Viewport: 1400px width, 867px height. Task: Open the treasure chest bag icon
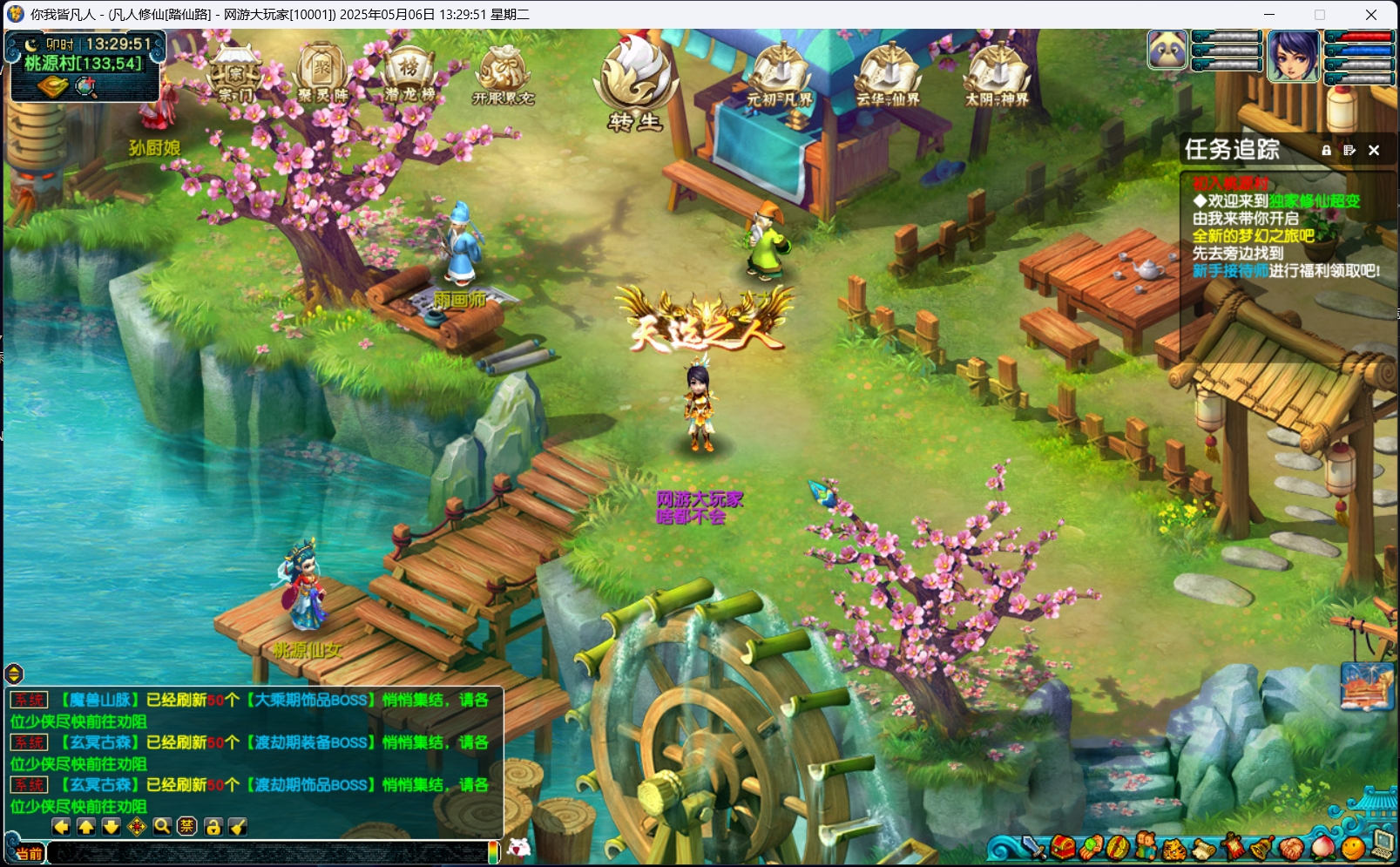pyautogui.click(x=1062, y=846)
